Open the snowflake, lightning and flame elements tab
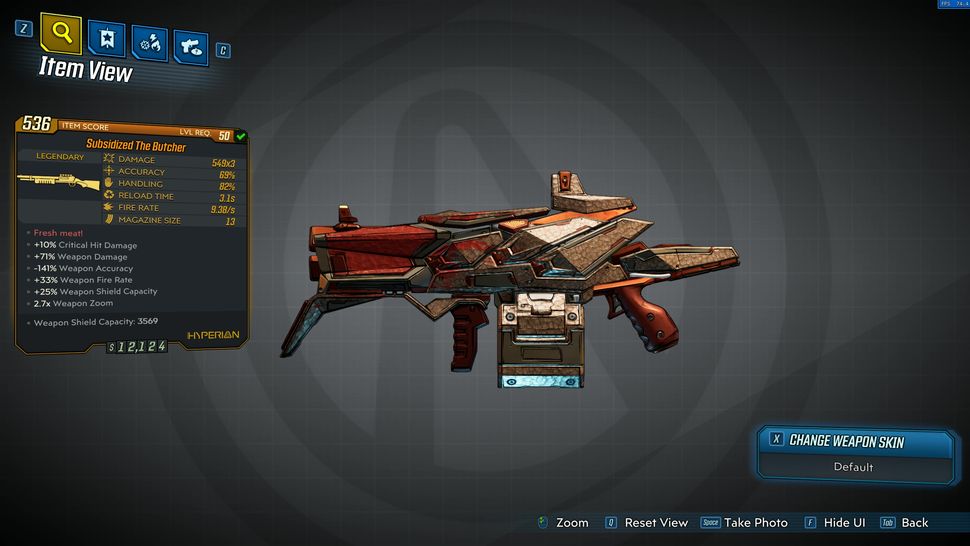 148,44
